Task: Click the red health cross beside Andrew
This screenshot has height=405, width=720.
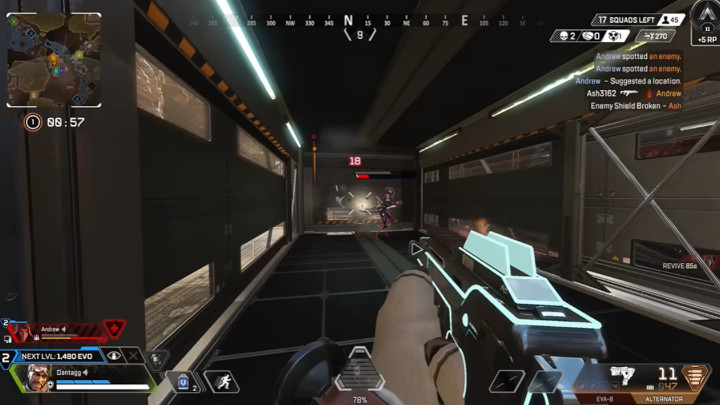Action: (x=114, y=328)
